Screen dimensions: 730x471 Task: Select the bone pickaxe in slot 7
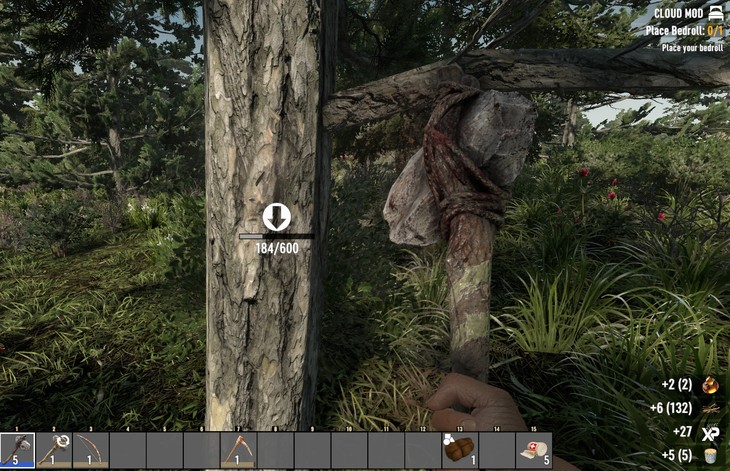tap(238, 450)
